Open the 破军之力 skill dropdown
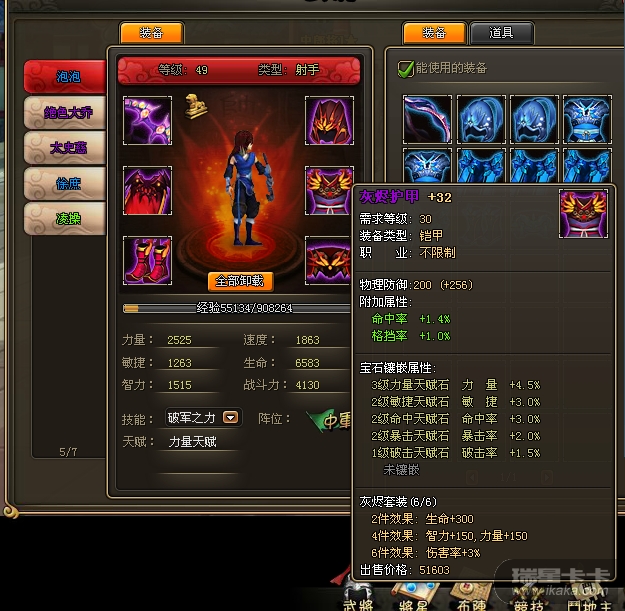 tap(230, 417)
